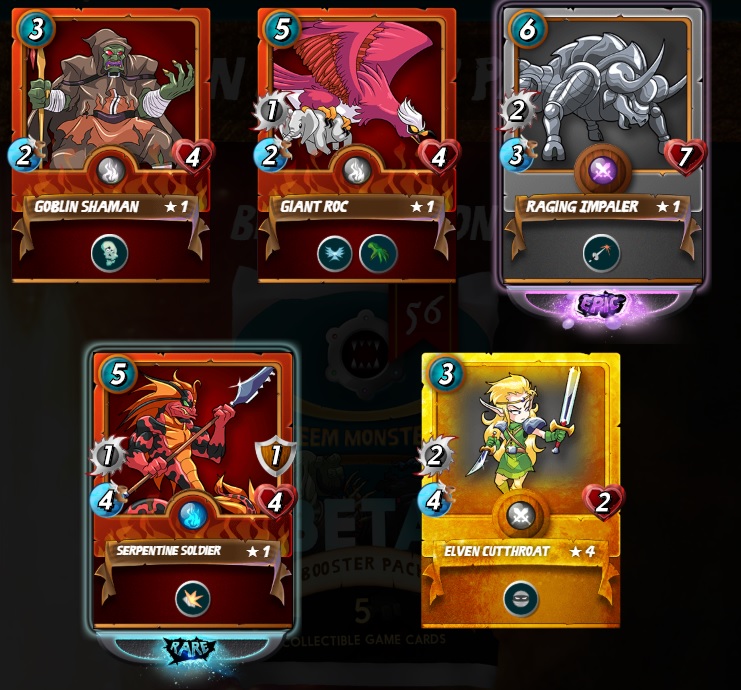
Task: Click Goblin Shaman's skull ability icon
Action: pos(108,253)
